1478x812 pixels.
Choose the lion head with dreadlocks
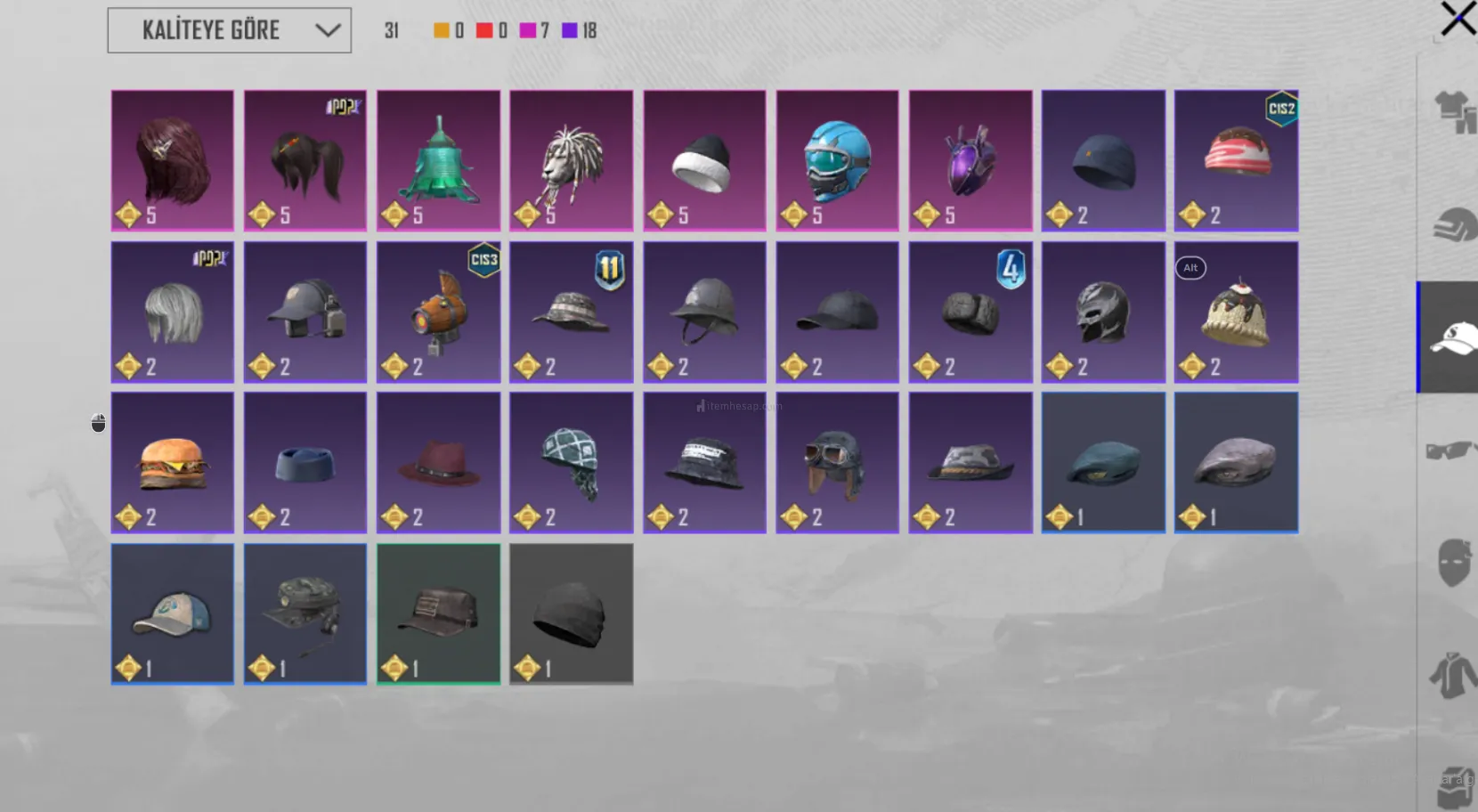pyautogui.click(x=571, y=160)
